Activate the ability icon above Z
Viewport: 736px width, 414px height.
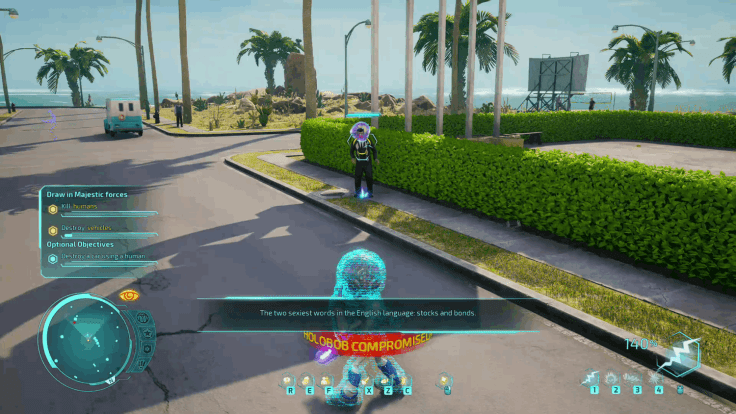[386, 380]
